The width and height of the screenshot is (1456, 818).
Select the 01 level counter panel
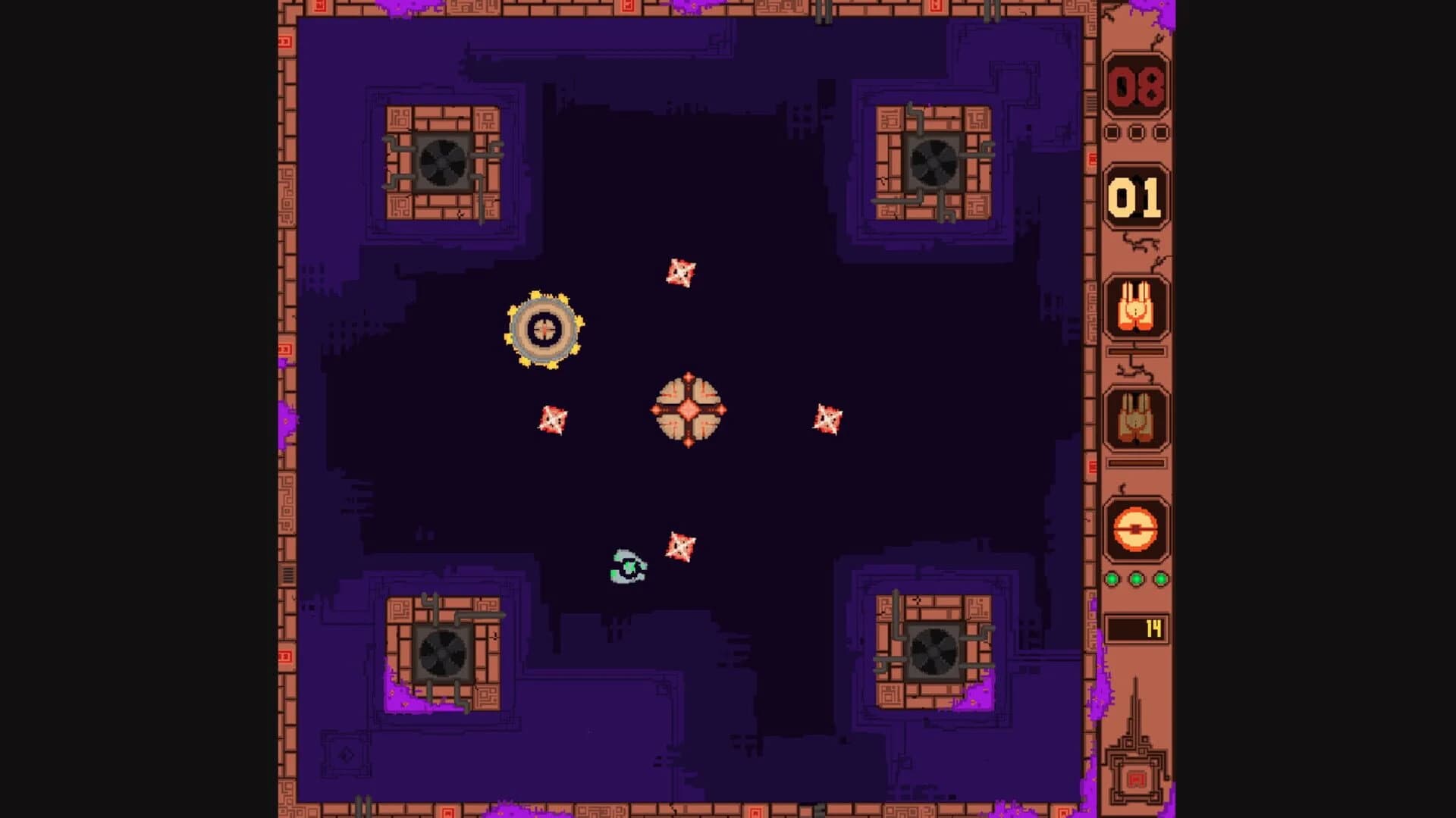[x=1134, y=196]
